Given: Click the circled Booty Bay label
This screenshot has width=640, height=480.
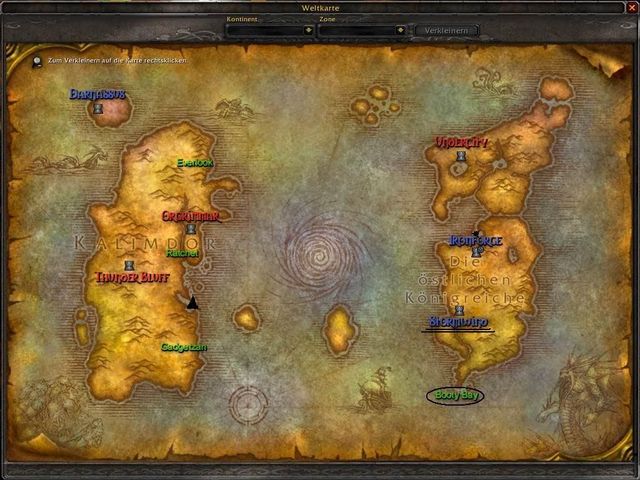Looking at the screenshot, I should tap(457, 395).
